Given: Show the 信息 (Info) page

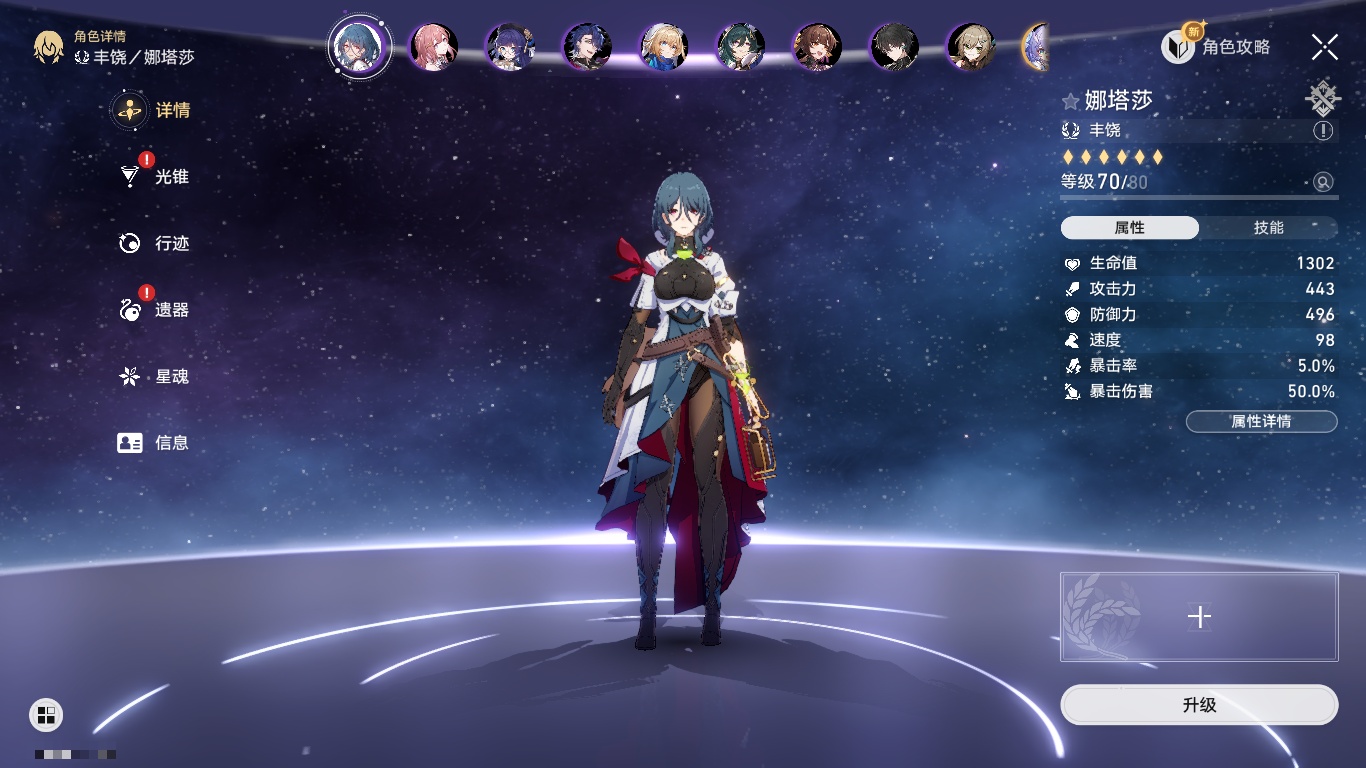Looking at the screenshot, I should pyautogui.click(x=153, y=443).
